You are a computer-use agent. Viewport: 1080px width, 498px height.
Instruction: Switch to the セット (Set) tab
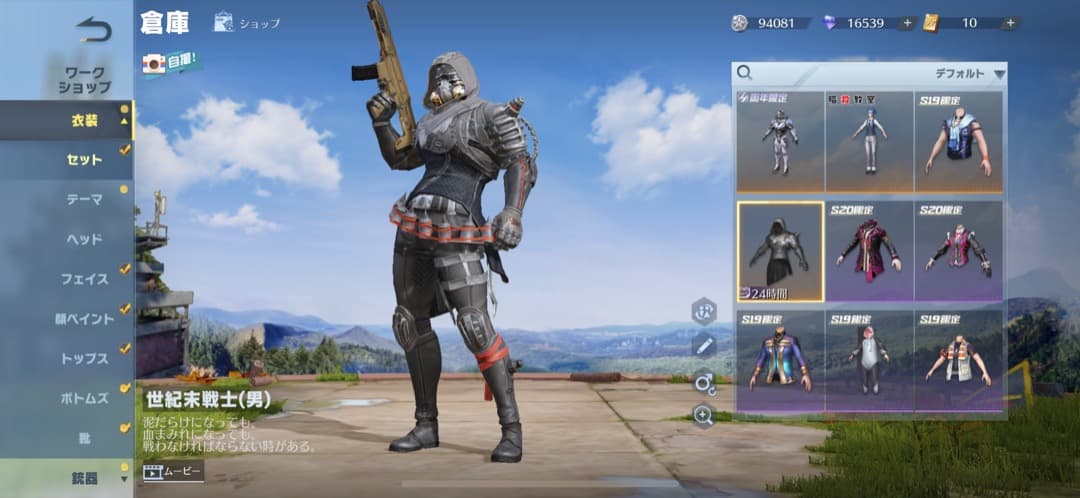click(x=84, y=159)
